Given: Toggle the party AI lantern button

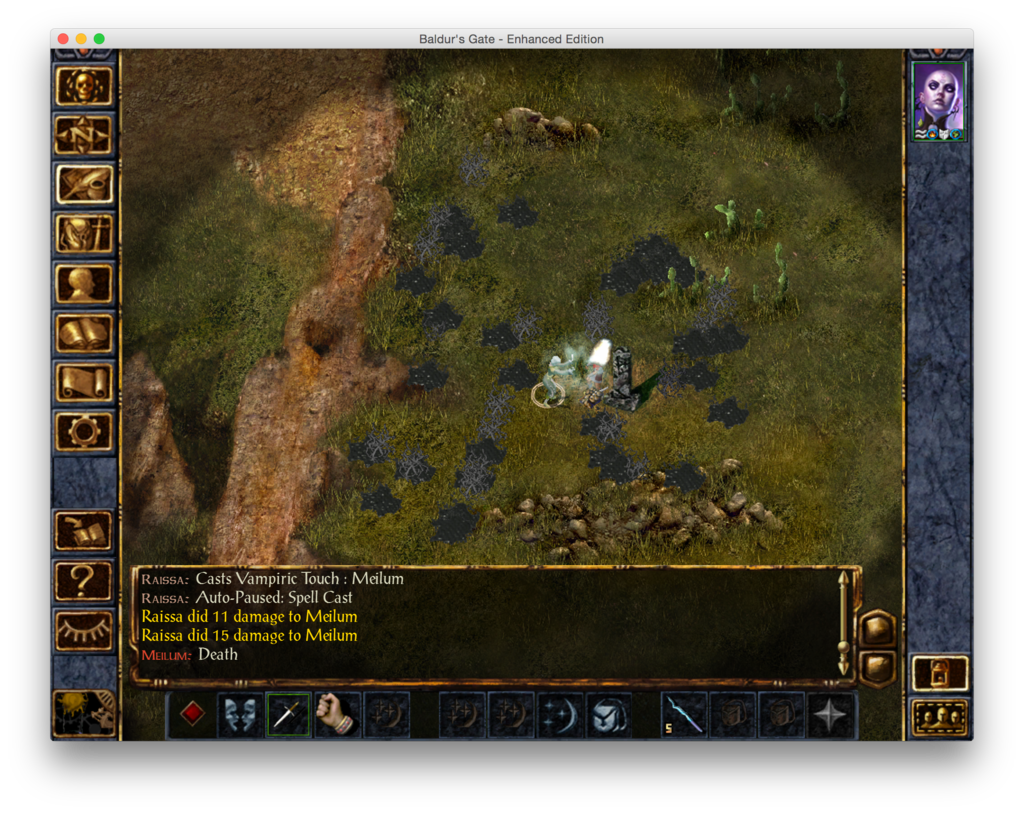Looking at the screenshot, I should pyautogui.click(x=940, y=672).
